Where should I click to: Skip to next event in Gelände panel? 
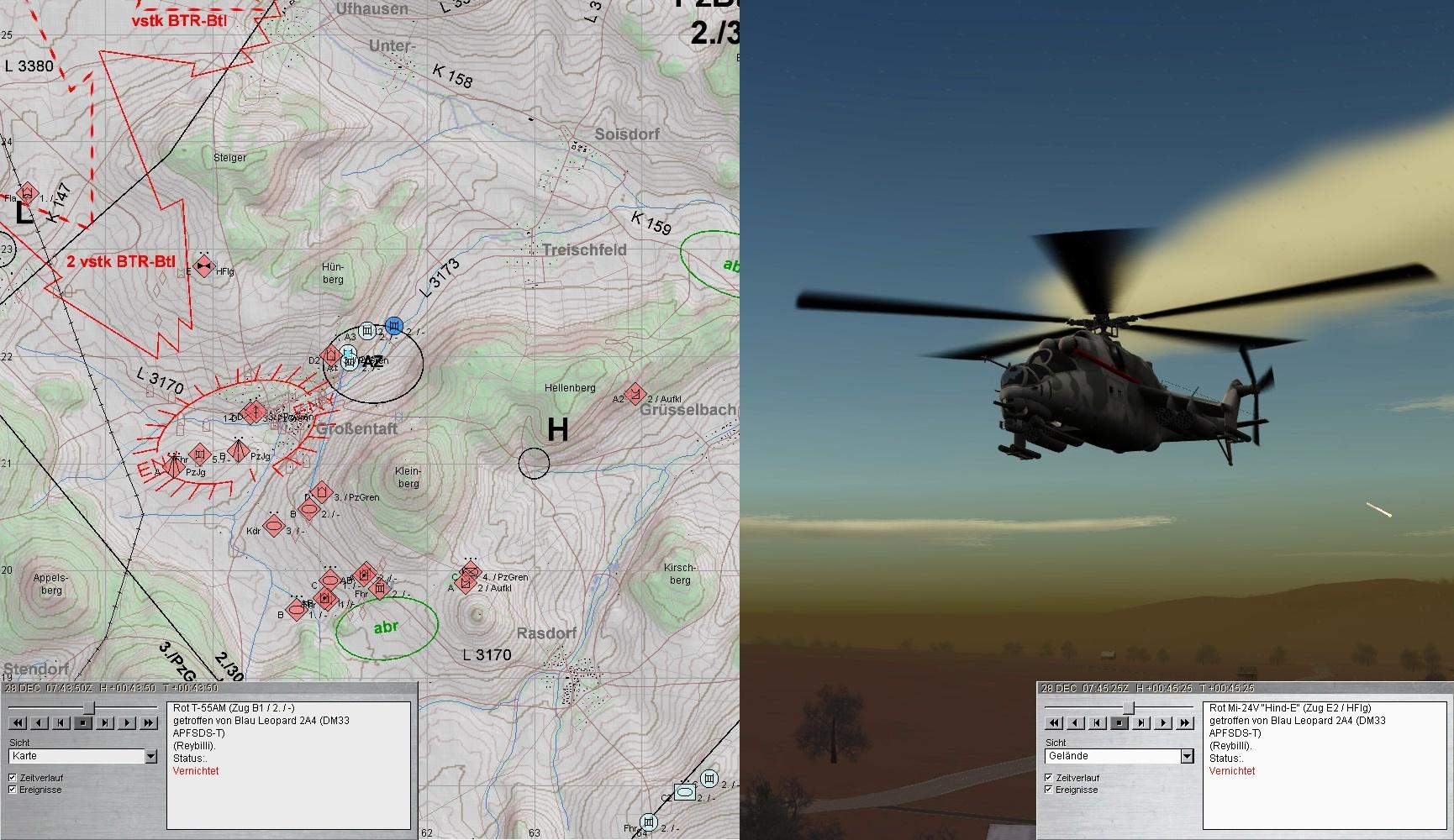[1141, 722]
